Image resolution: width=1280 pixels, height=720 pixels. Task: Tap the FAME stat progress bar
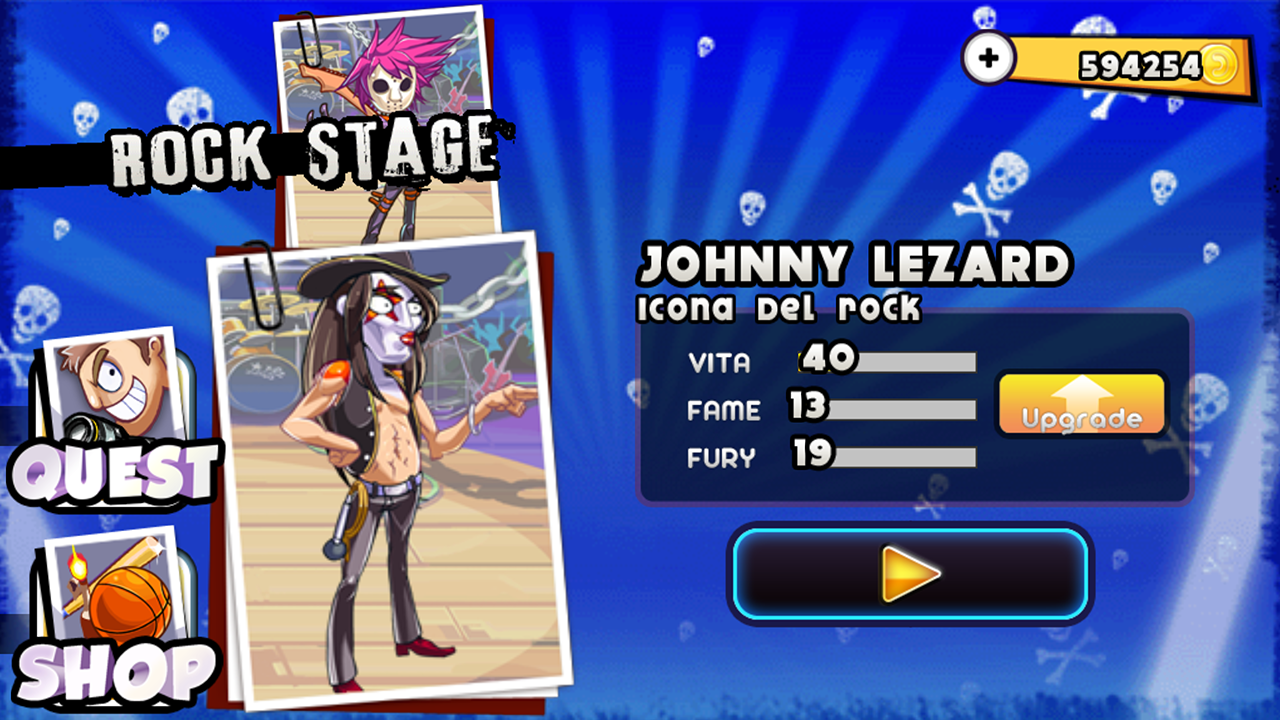click(x=885, y=410)
